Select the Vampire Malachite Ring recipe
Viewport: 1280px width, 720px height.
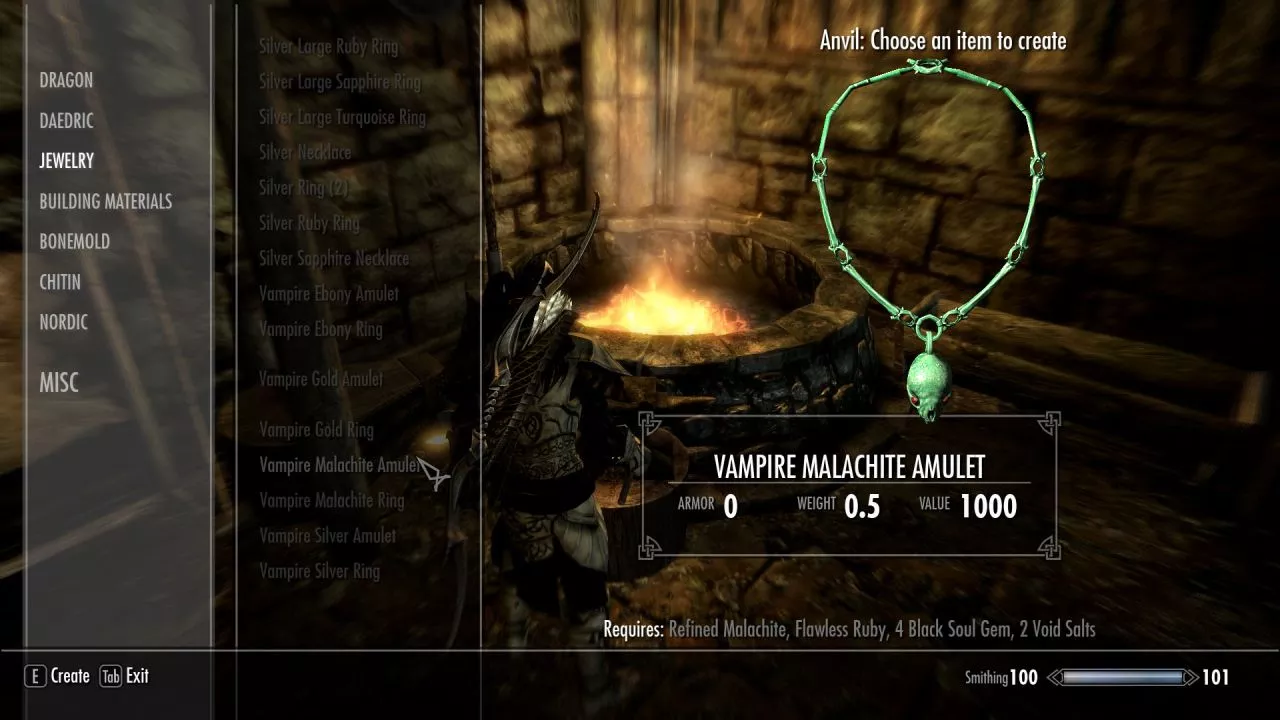pyautogui.click(x=331, y=500)
